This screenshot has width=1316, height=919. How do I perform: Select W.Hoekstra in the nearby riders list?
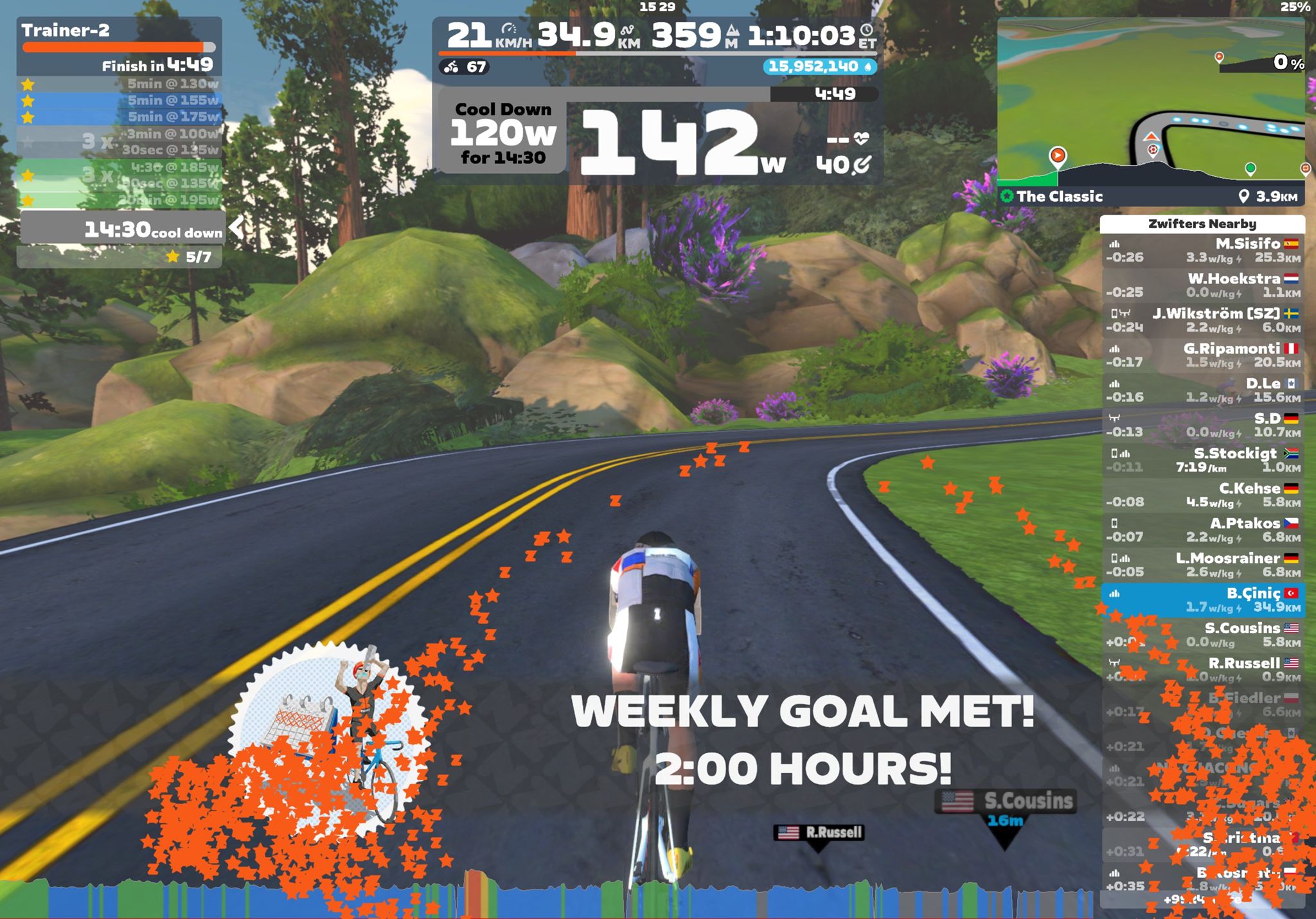[x=1203, y=285]
